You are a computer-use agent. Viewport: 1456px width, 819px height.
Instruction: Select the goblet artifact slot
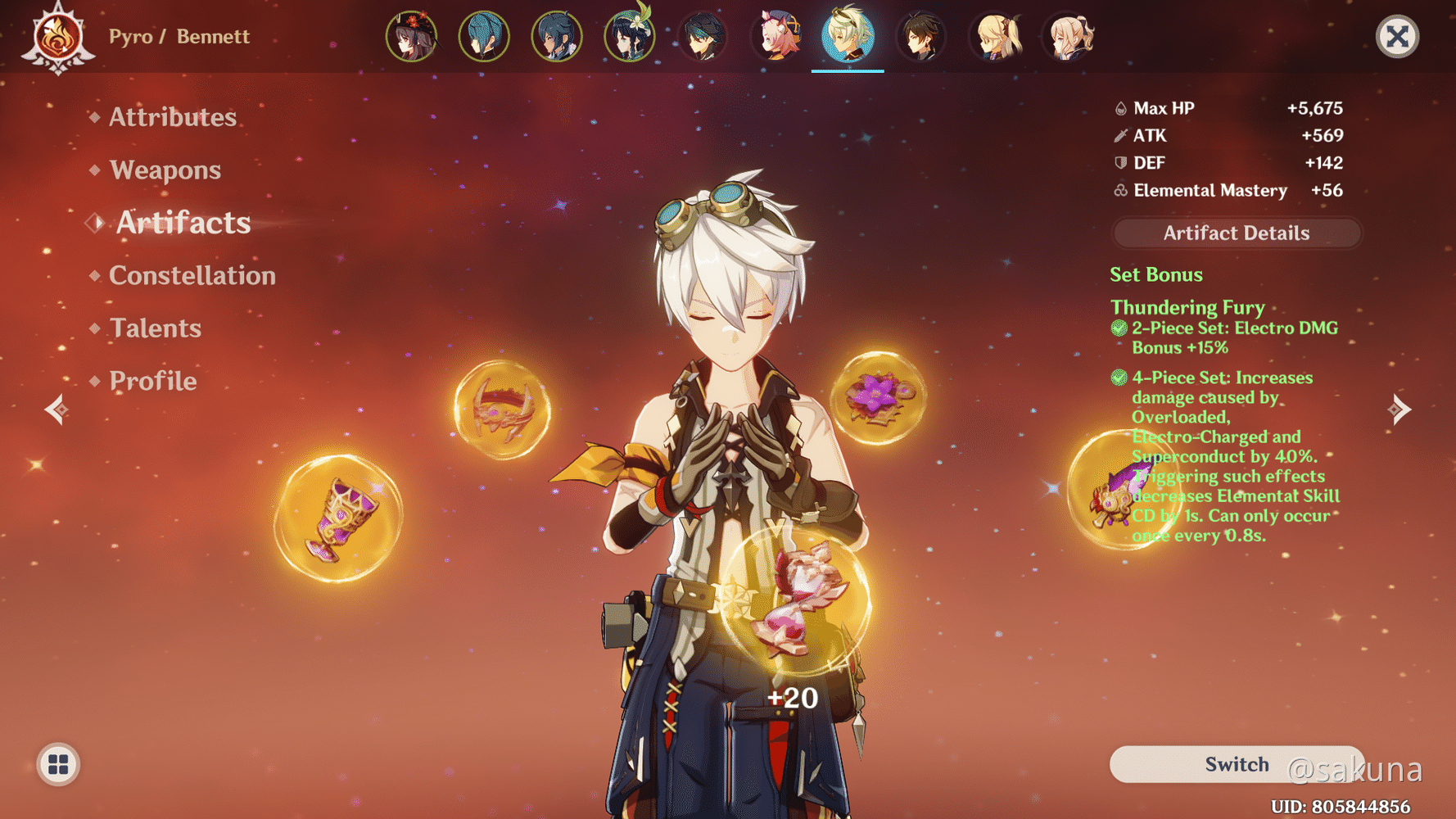(338, 519)
